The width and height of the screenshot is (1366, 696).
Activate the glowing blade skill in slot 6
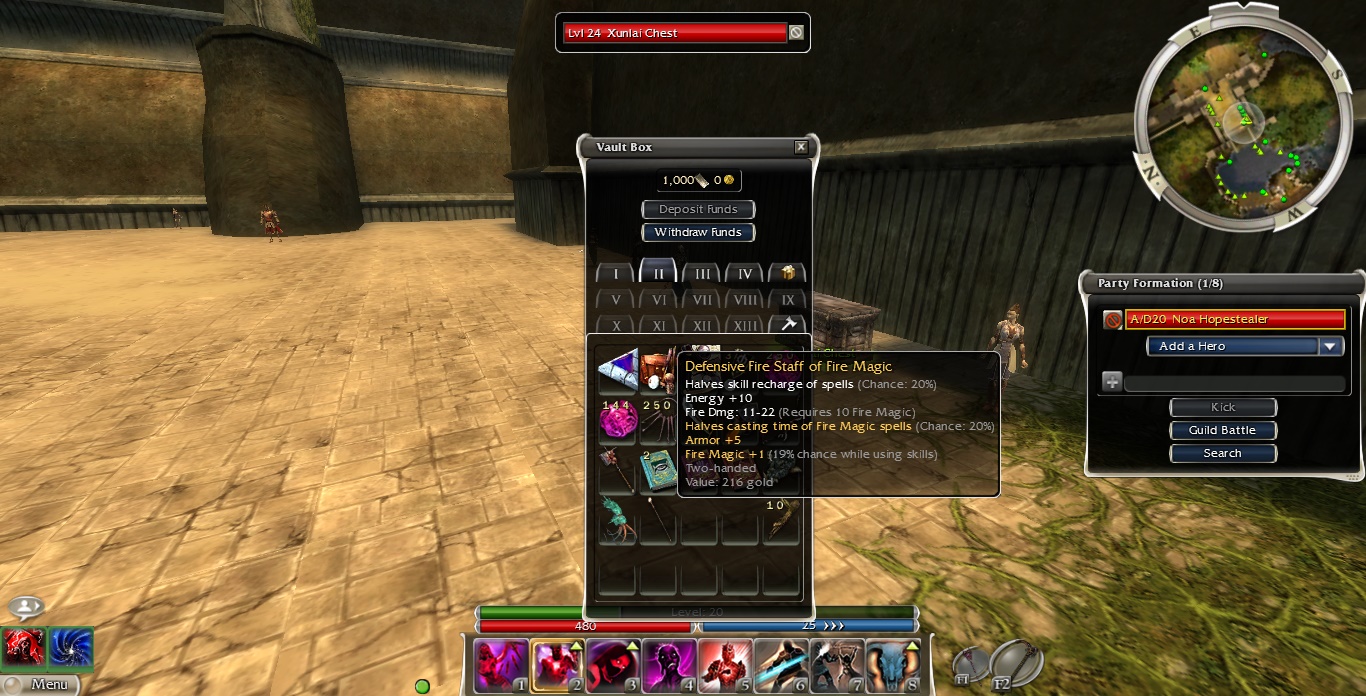click(x=780, y=666)
